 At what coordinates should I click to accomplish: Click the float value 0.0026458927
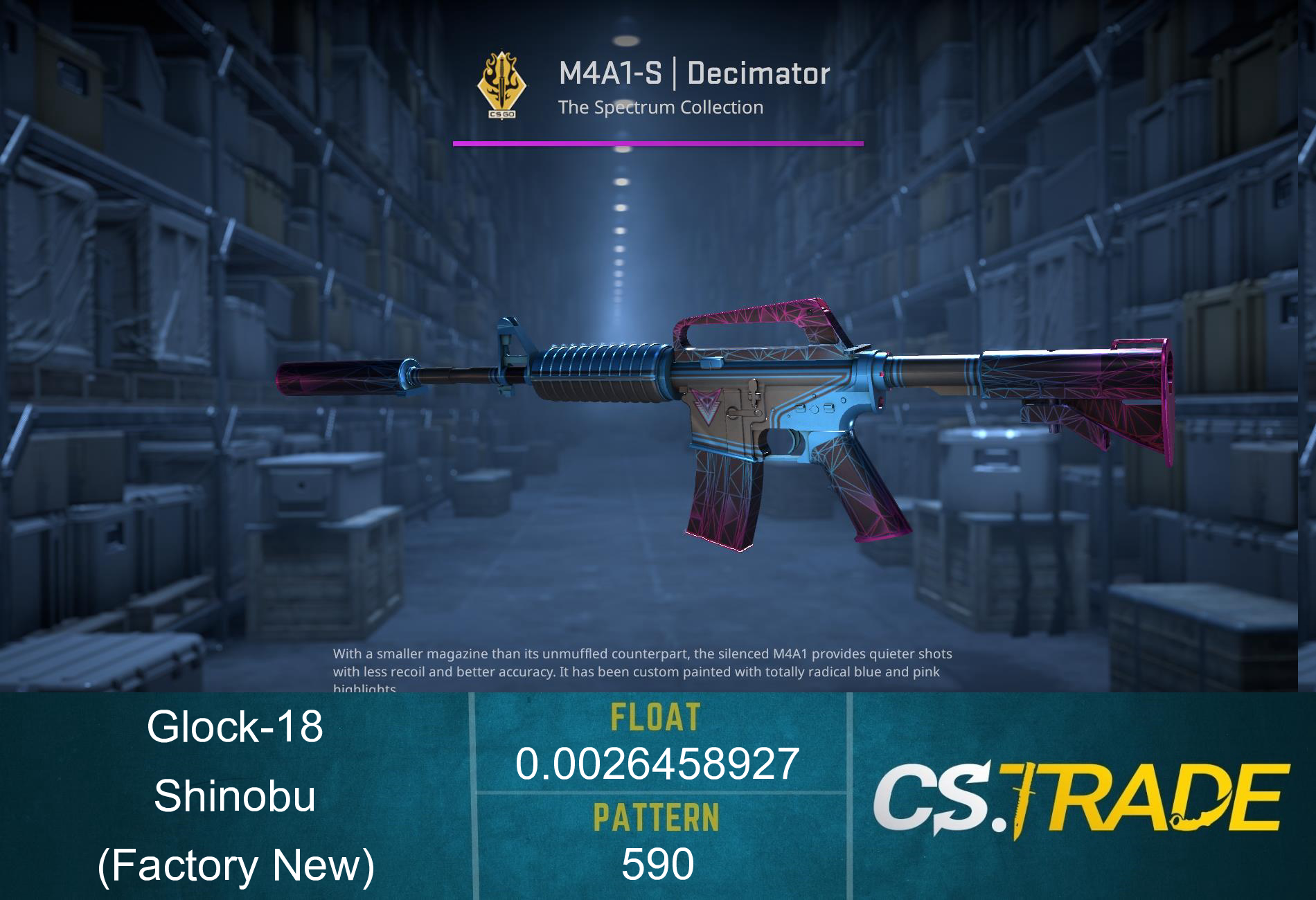658,765
